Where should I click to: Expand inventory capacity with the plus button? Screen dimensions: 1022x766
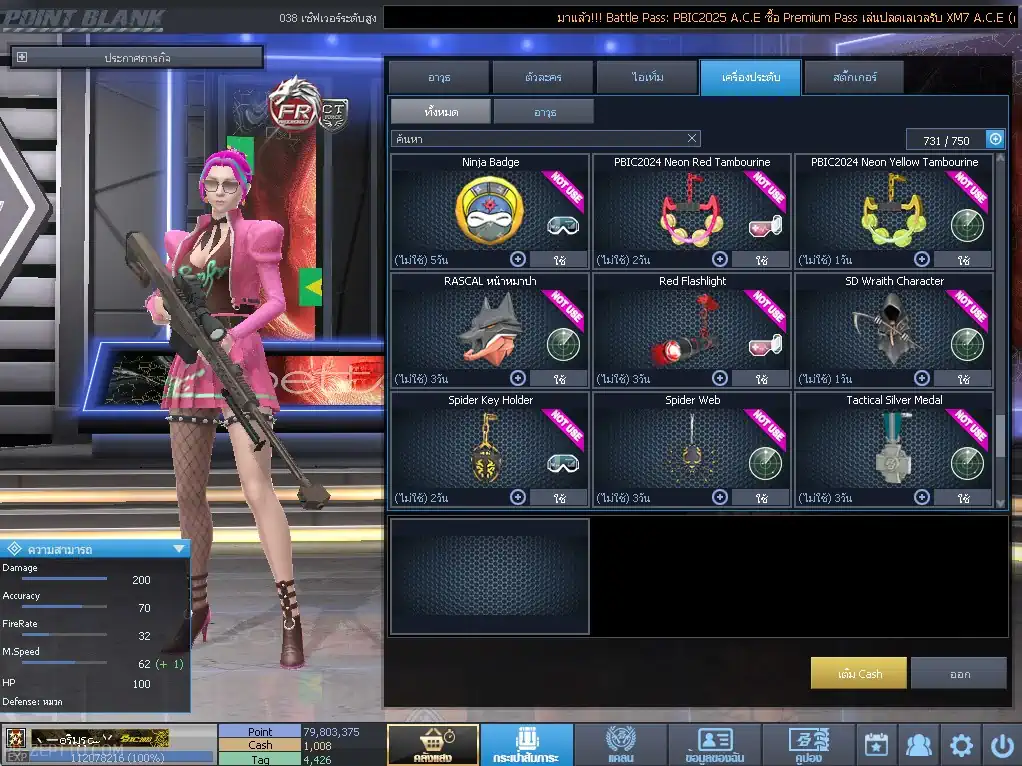[995, 139]
